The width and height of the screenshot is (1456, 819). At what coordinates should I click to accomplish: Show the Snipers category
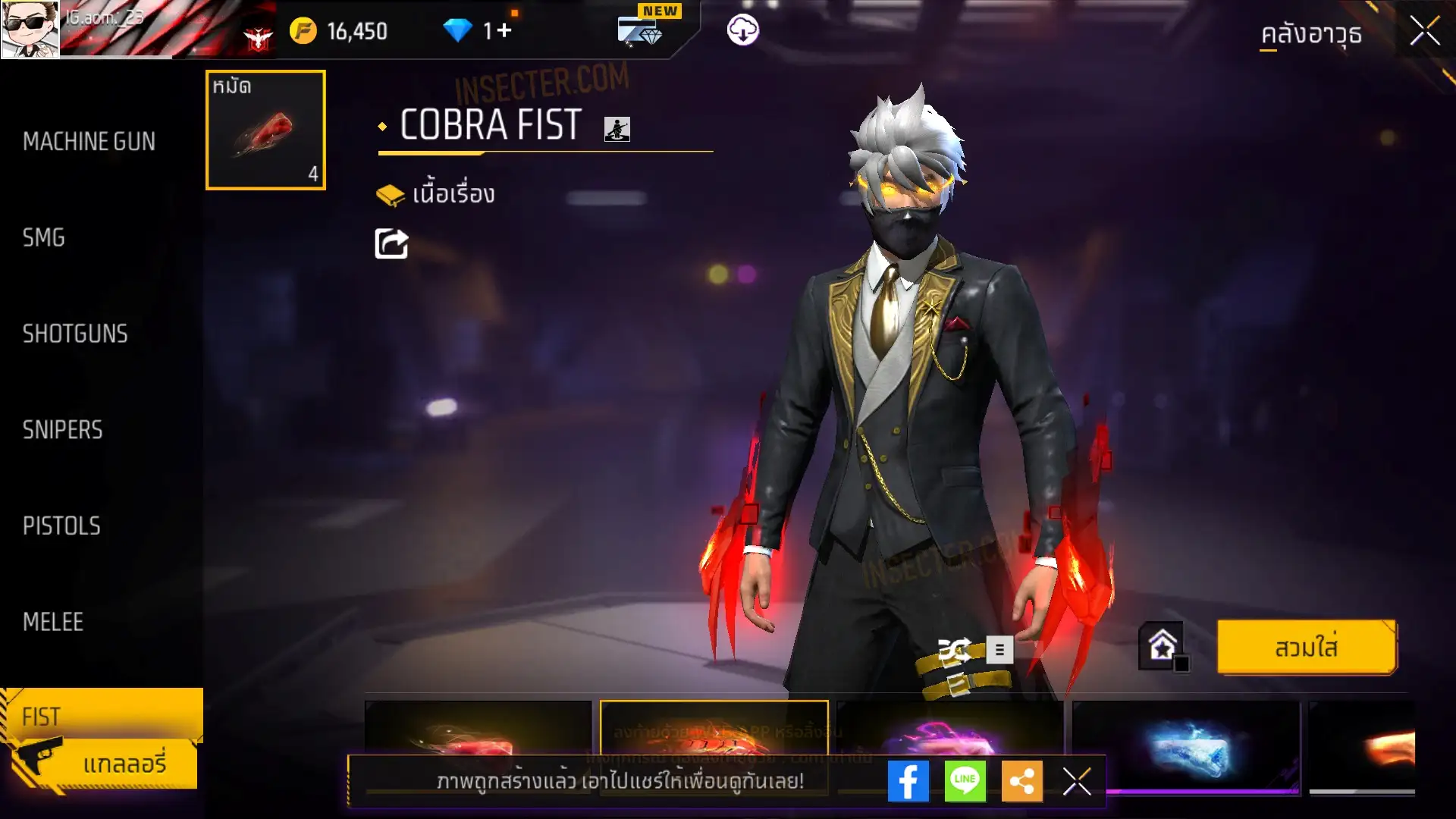point(62,430)
